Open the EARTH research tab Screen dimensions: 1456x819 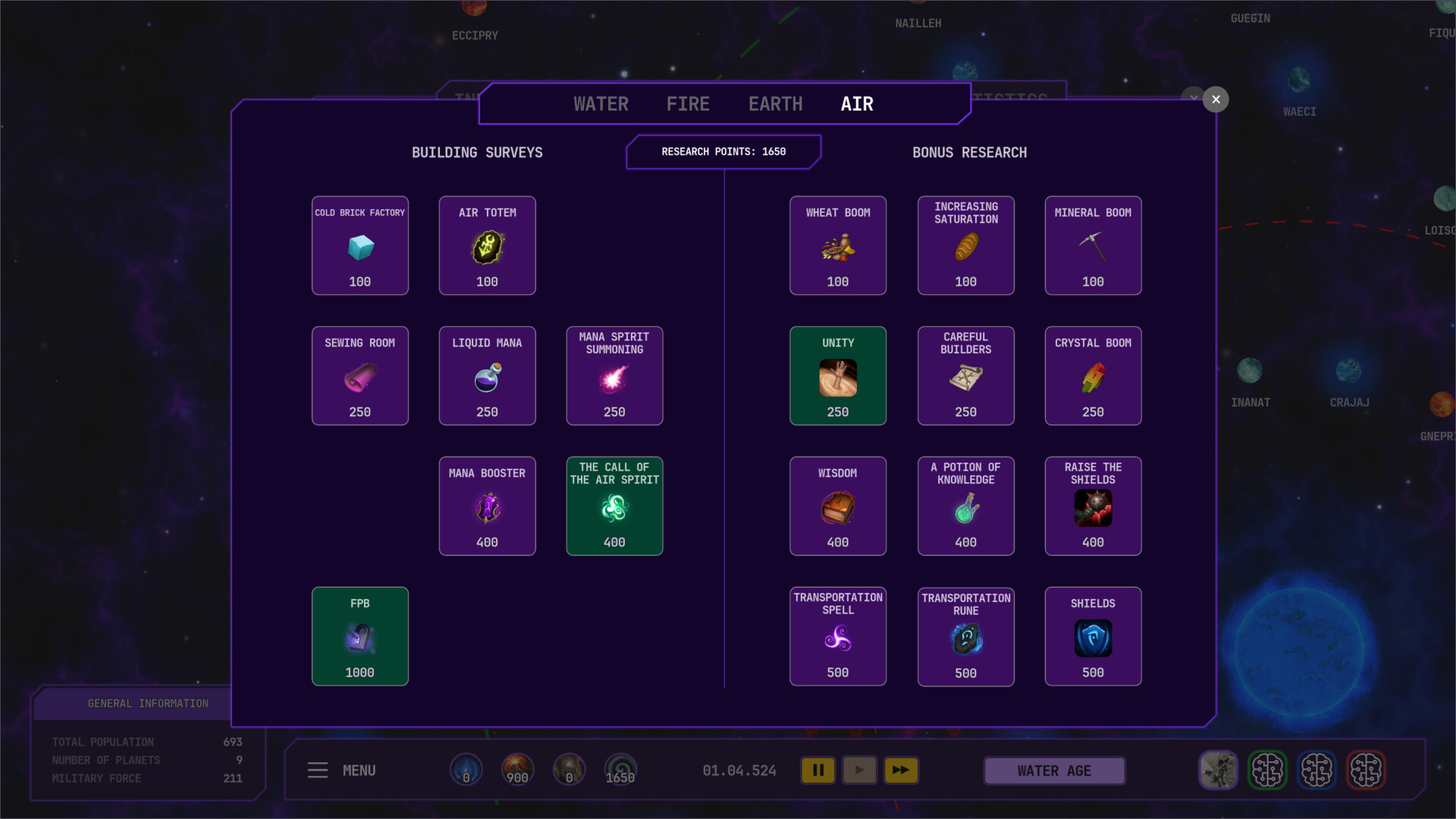775,104
